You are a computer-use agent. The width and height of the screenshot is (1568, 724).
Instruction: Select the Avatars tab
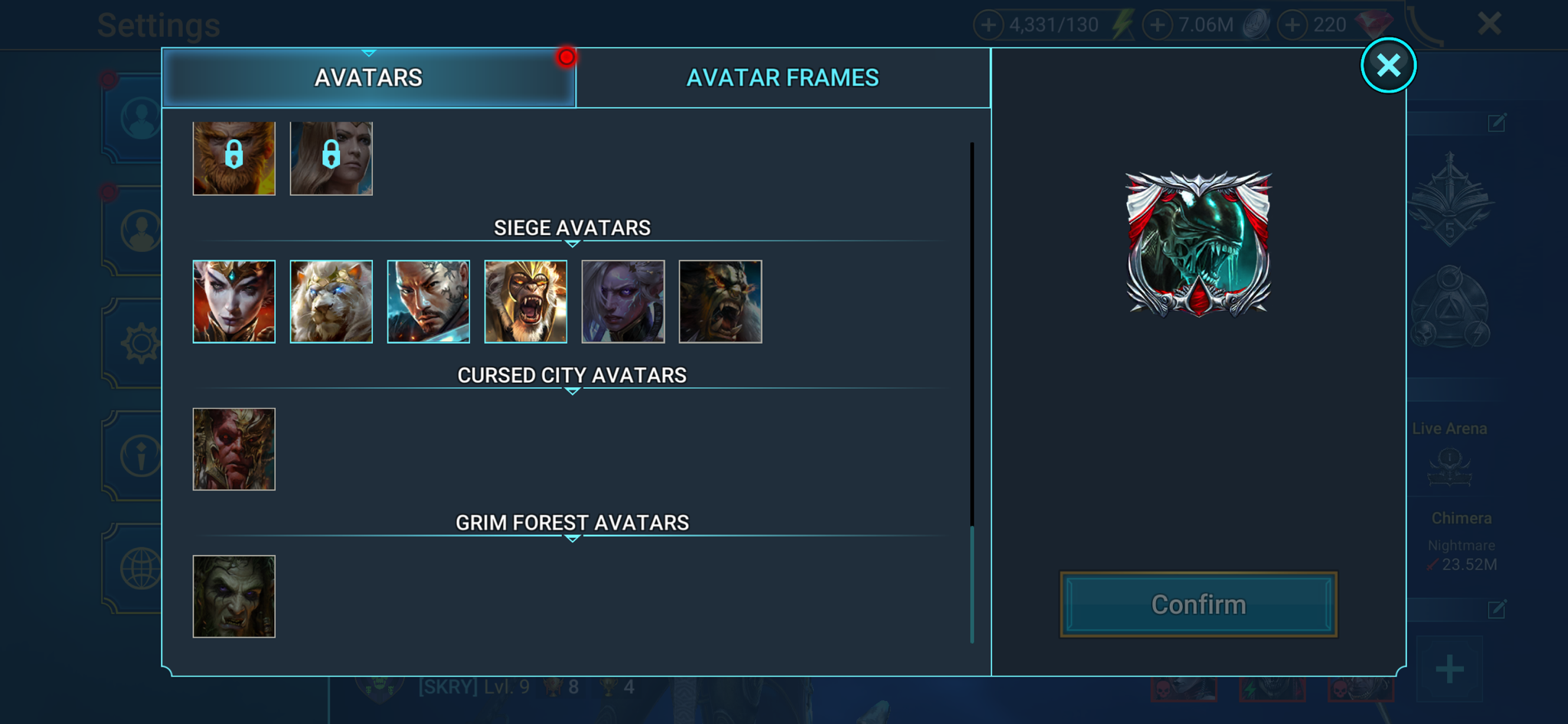[x=368, y=77]
